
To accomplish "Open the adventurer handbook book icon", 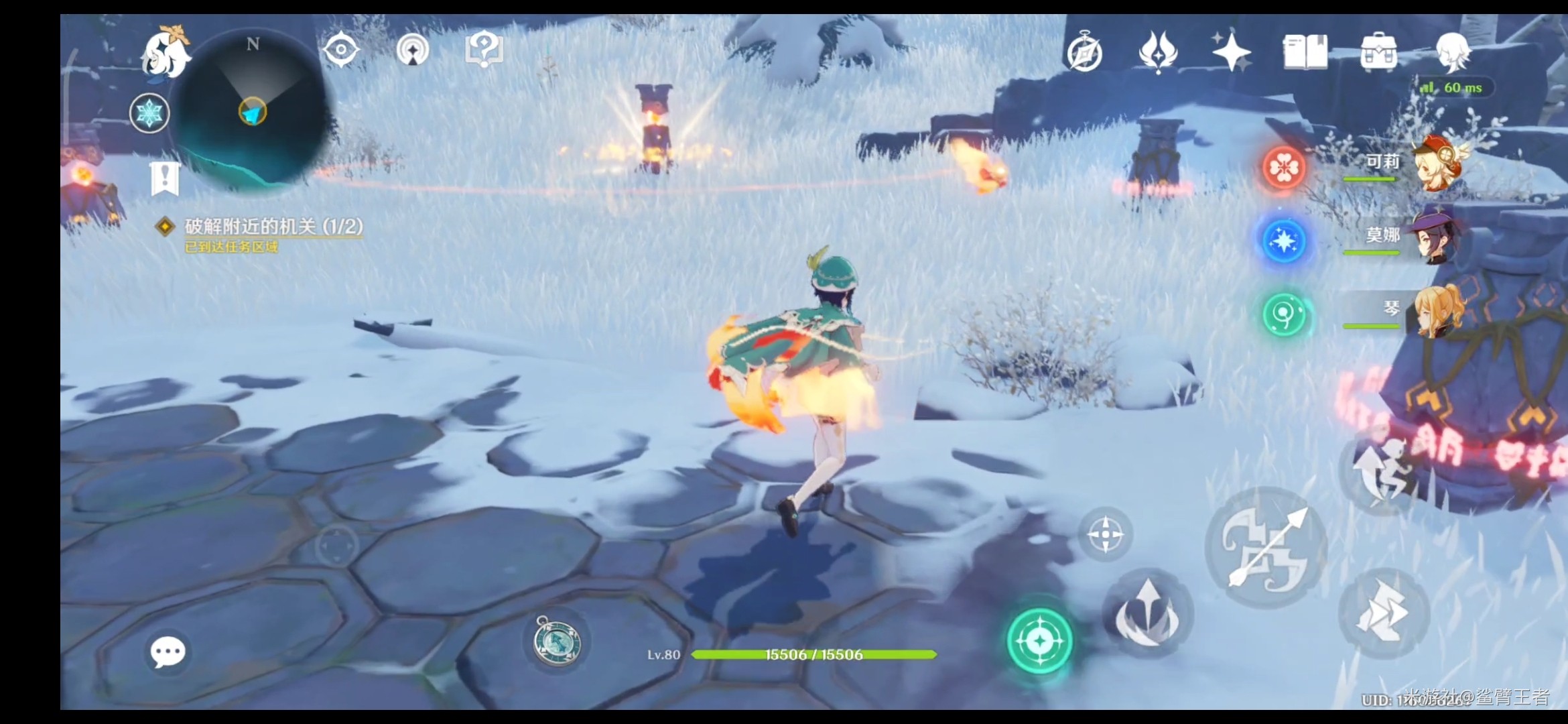I will (x=1304, y=52).
